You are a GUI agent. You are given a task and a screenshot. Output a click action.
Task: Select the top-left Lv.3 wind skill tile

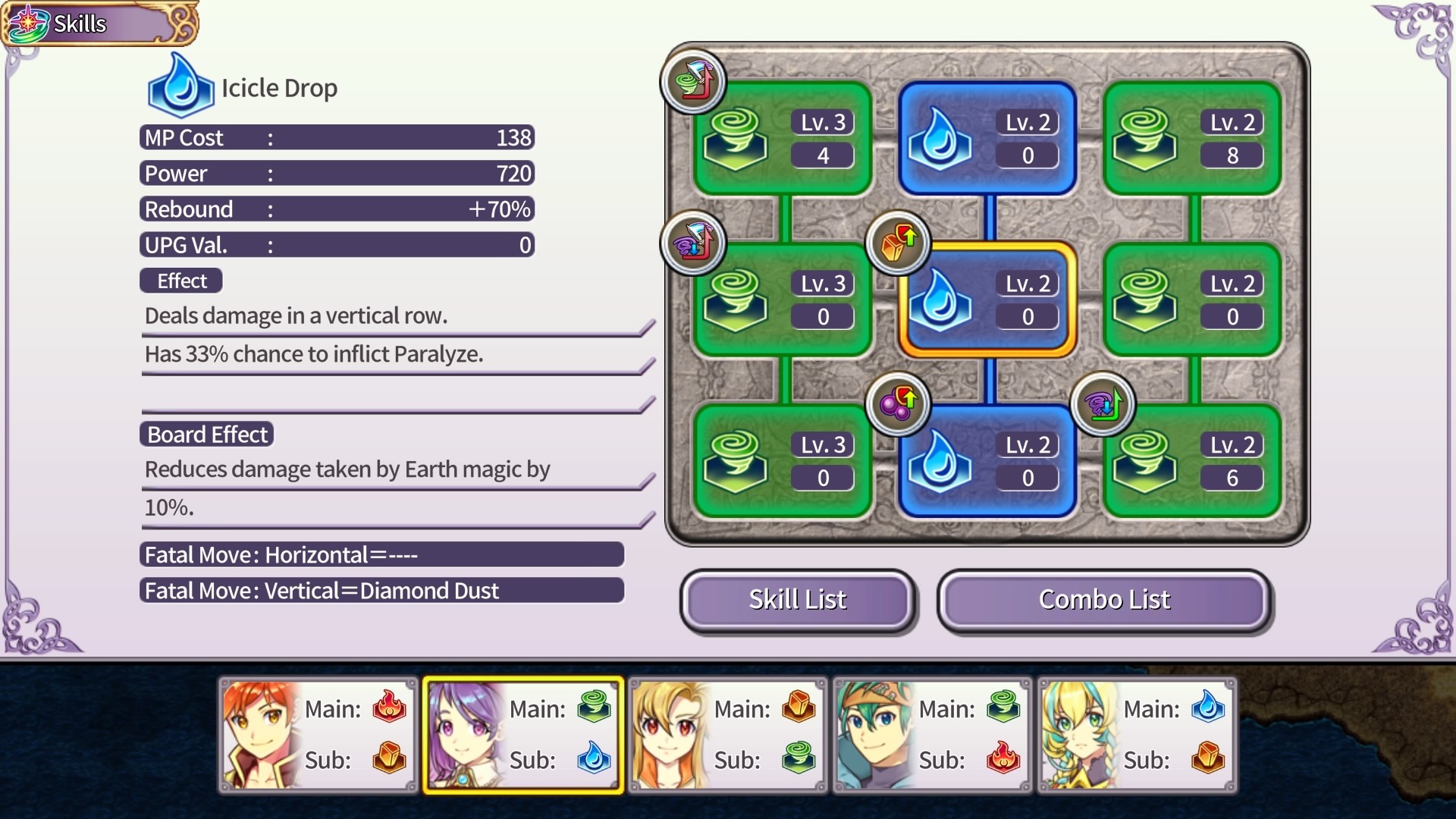(781, 140)
